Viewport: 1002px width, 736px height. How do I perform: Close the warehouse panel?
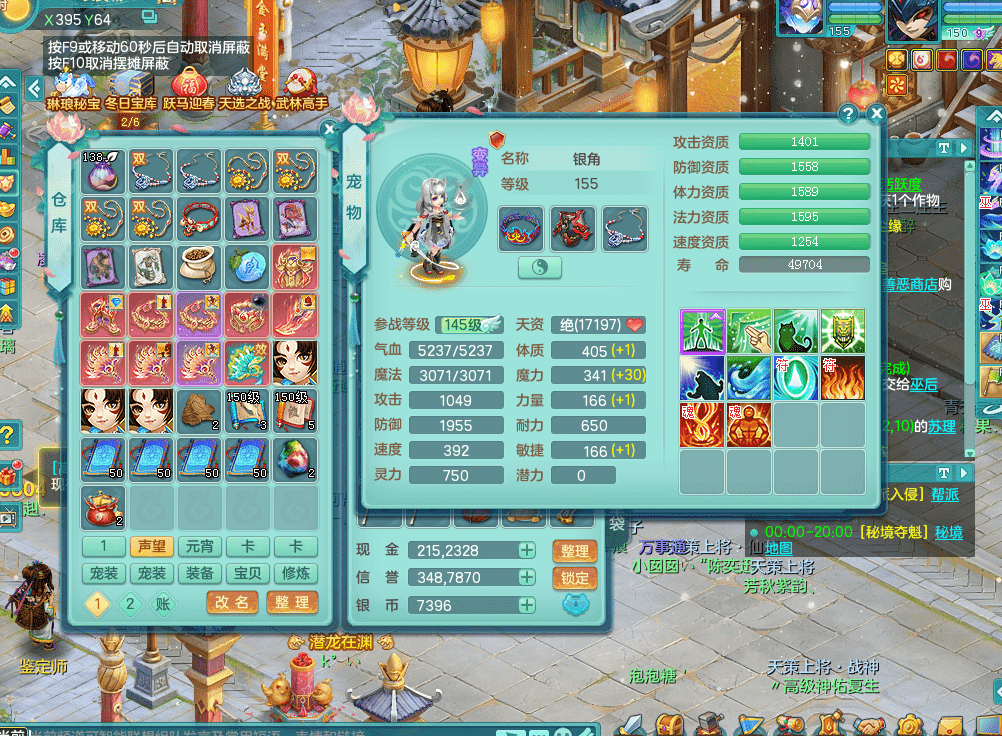tap(329, 129)
